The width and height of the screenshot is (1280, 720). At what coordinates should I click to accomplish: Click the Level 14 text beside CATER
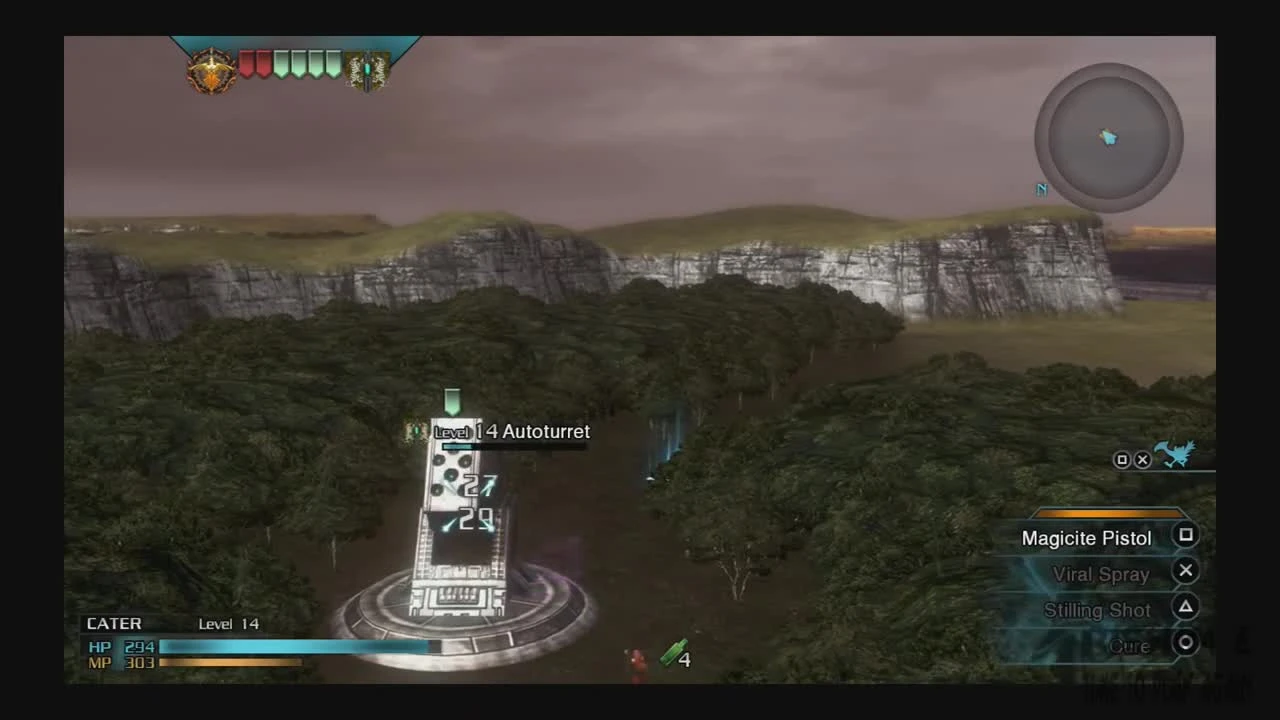(229, 623)
